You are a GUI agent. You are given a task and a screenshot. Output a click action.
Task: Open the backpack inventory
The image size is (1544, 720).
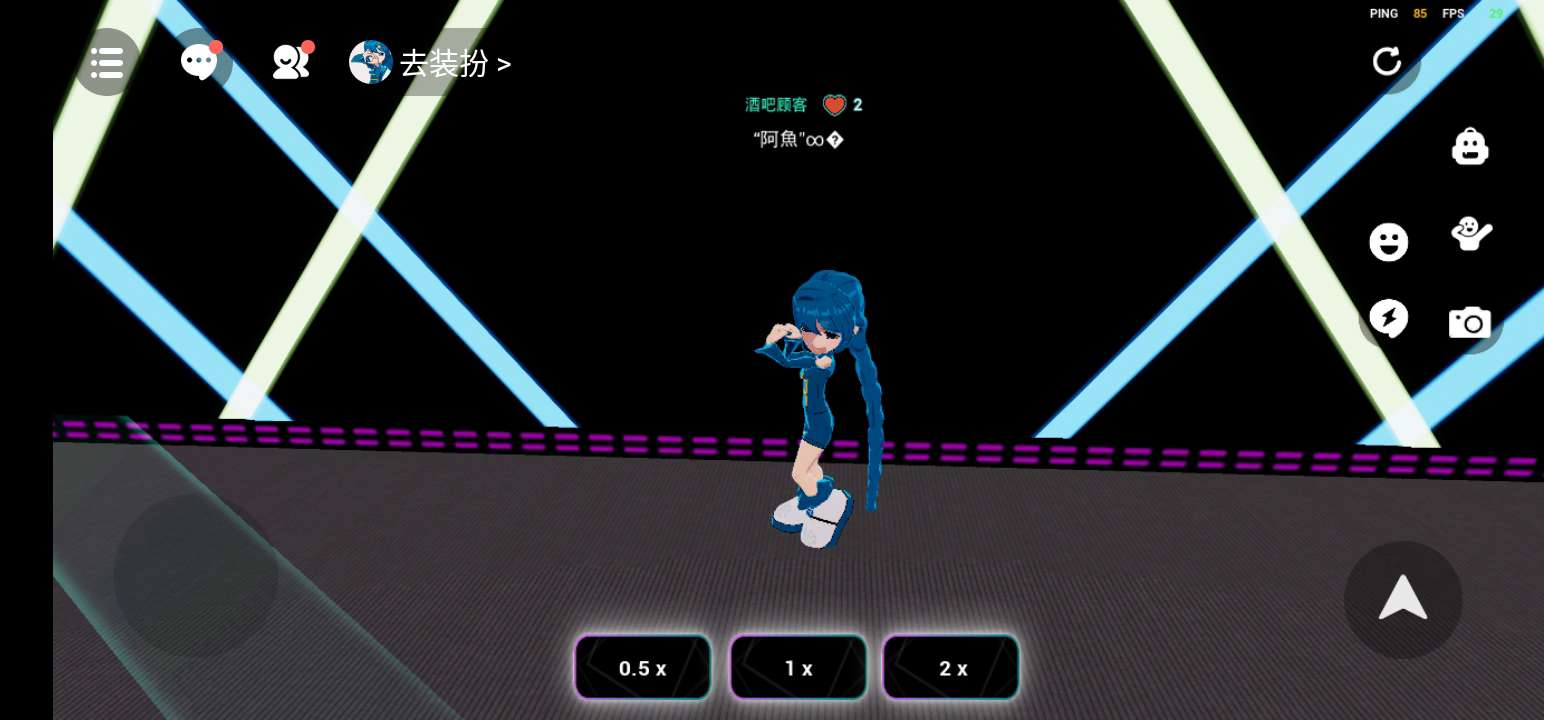pos(1470,146)
